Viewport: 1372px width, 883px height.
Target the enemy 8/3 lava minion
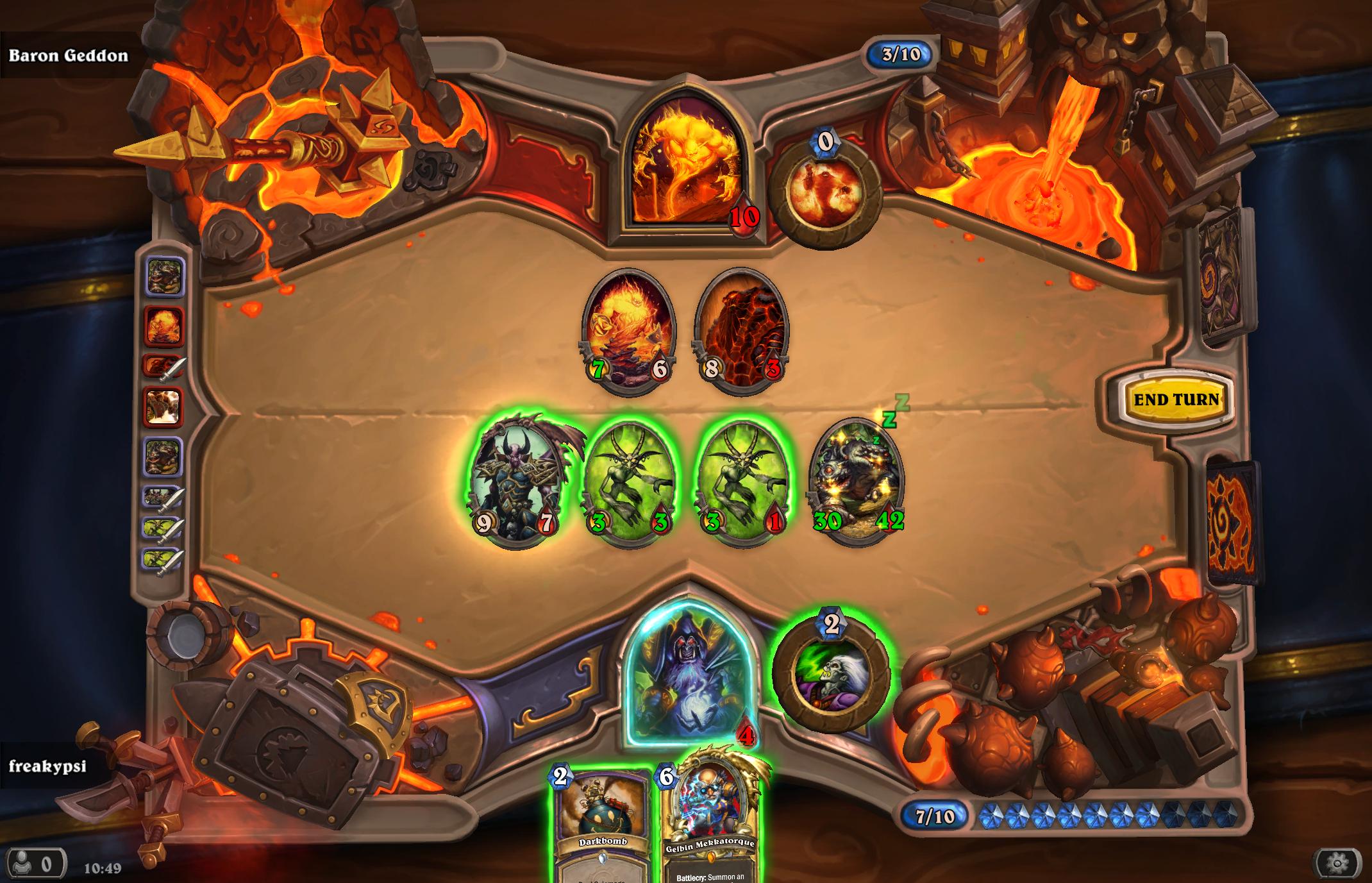coord(741,330)
